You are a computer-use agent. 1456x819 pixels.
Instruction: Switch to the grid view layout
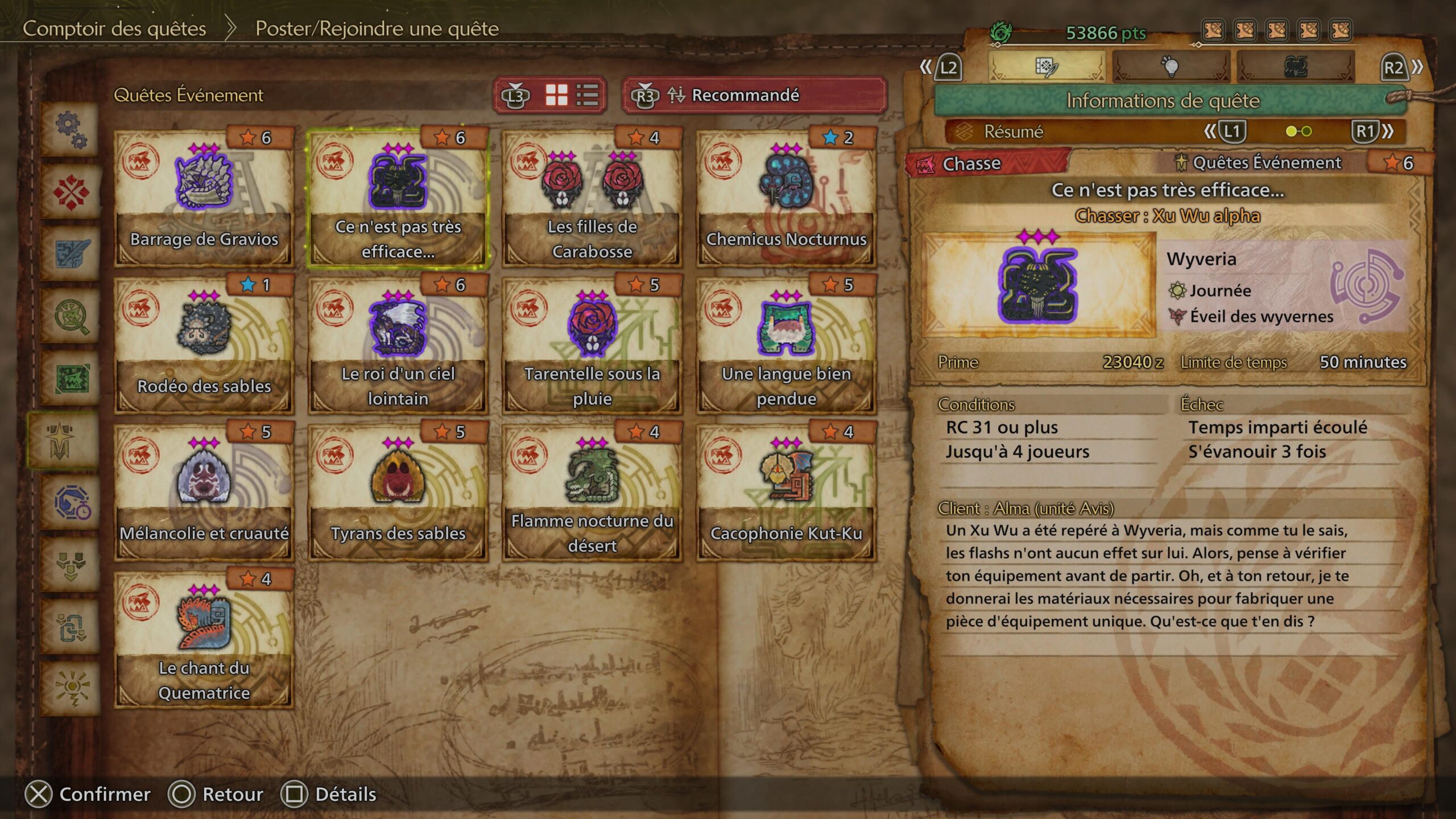pyautogui.click(x=556, y=95)
